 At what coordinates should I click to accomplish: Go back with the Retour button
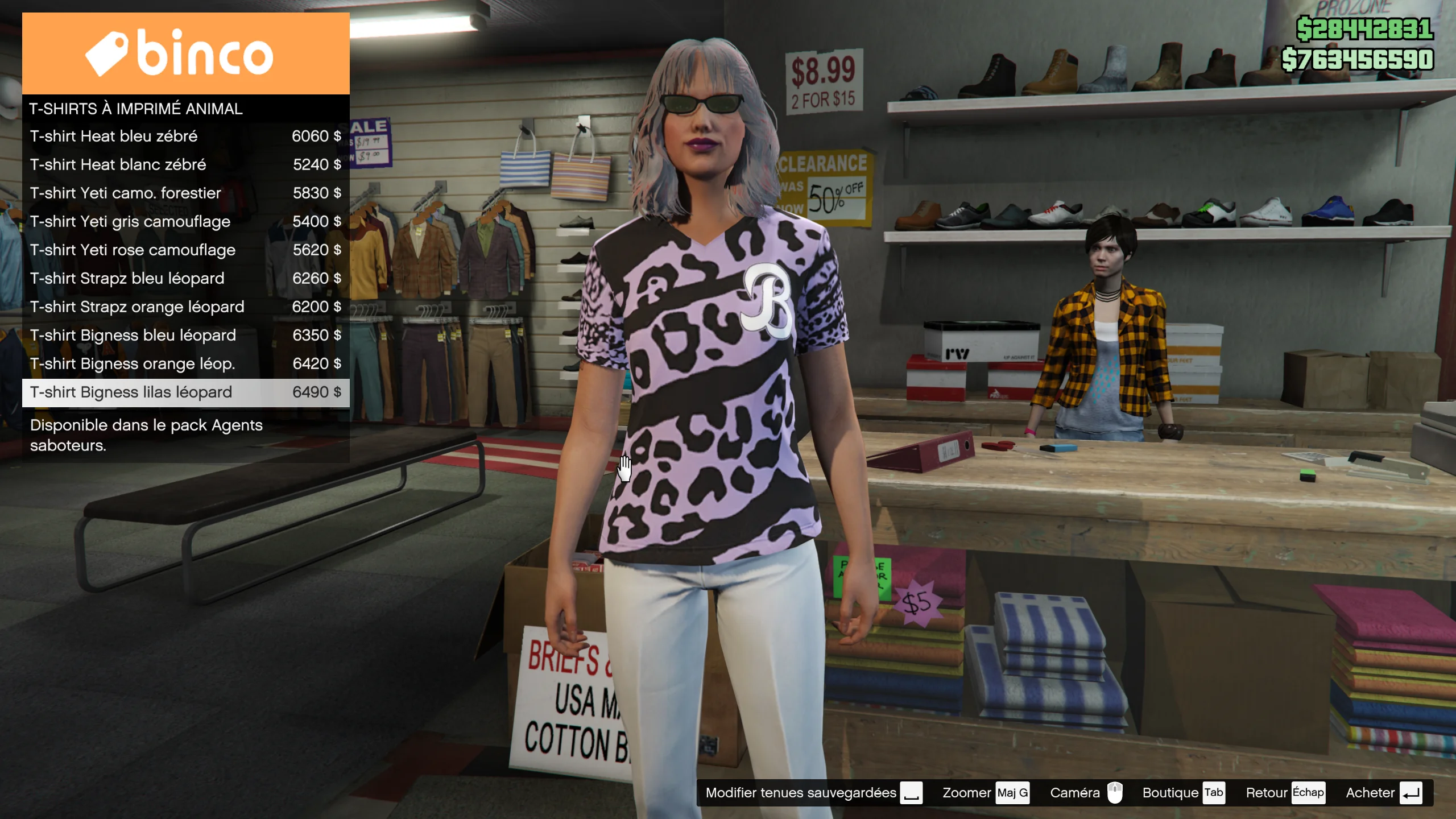coord(1285,793)
